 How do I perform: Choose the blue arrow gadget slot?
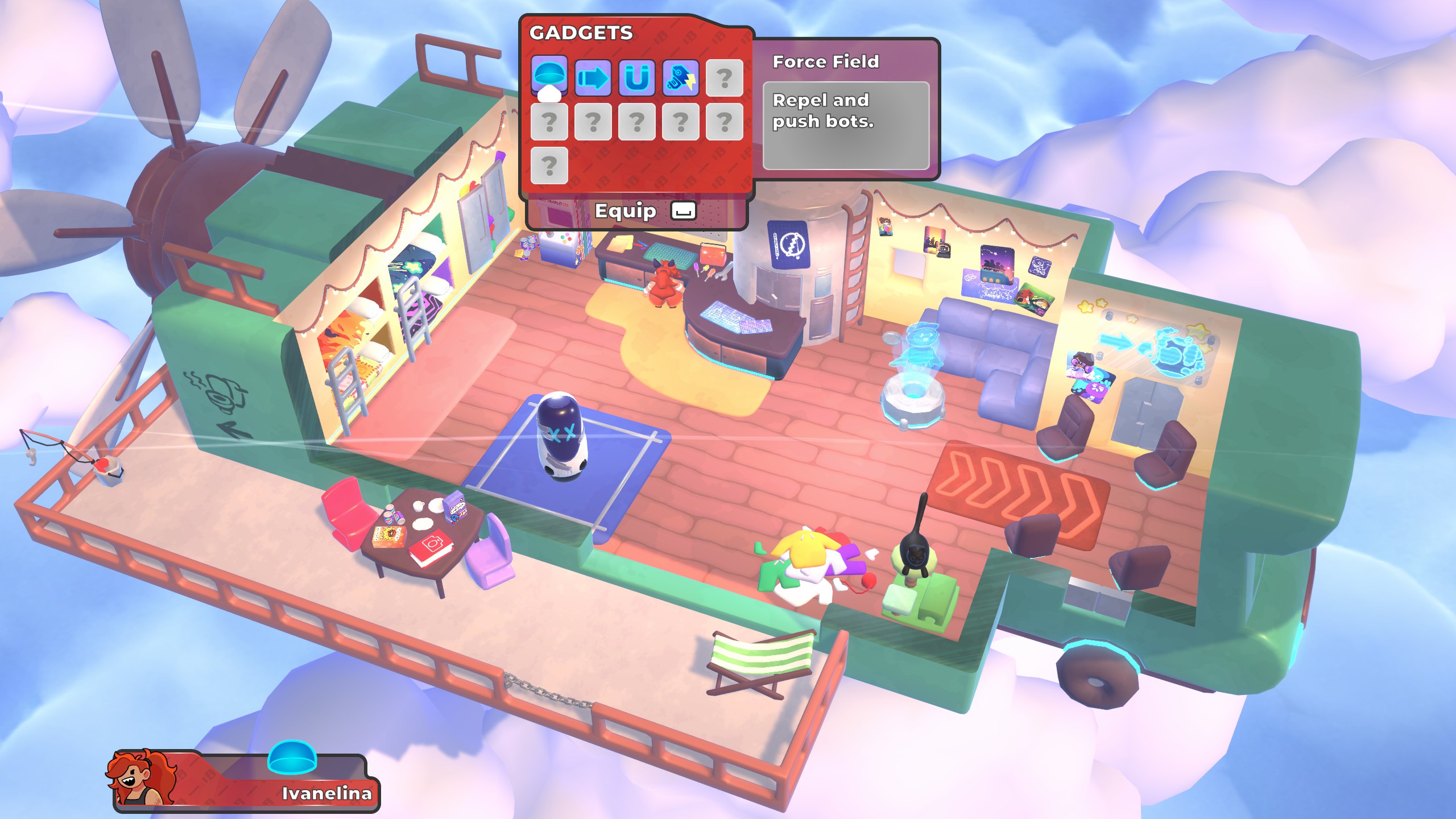coord(593,77)
